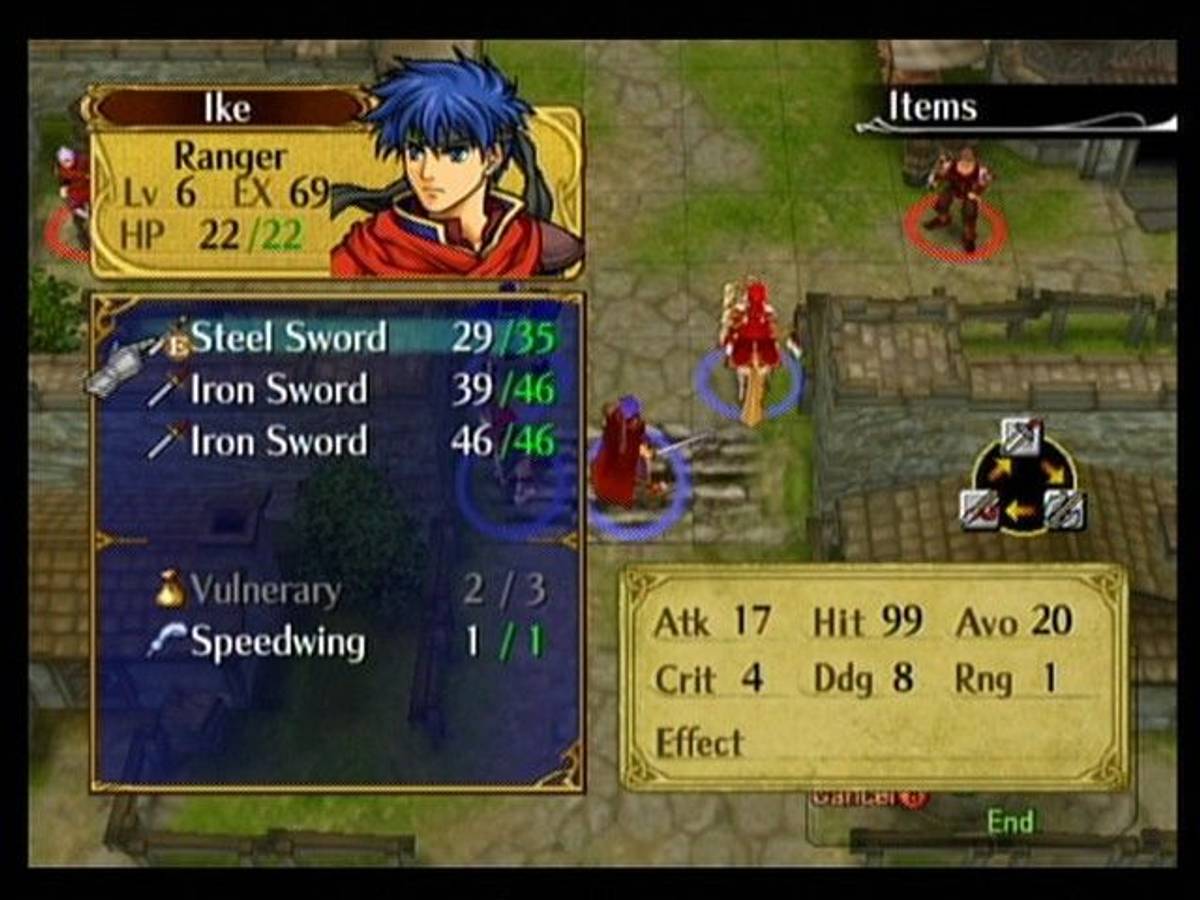Click the weapon triangle icon
Viewport: 1200px width, 900px height.
coord(1021,476)
